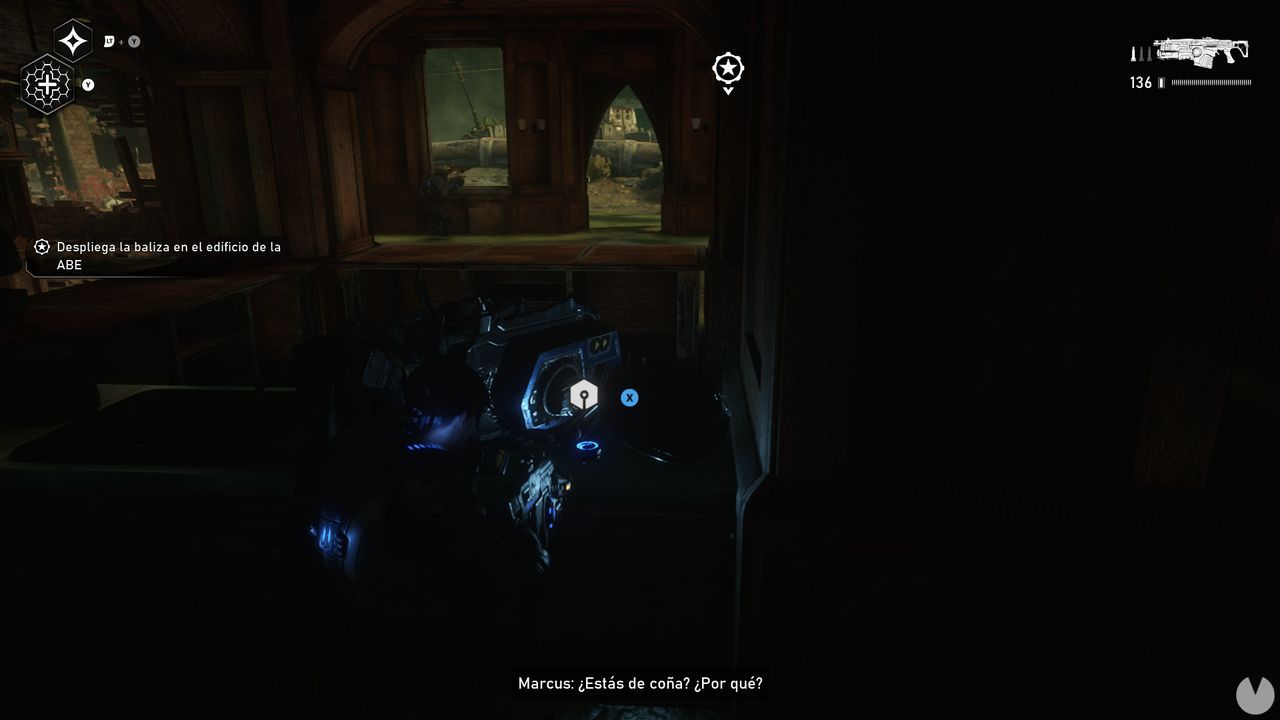Click the Y button prompt near the ability
Screen dimensions: 1280x720
87,86
